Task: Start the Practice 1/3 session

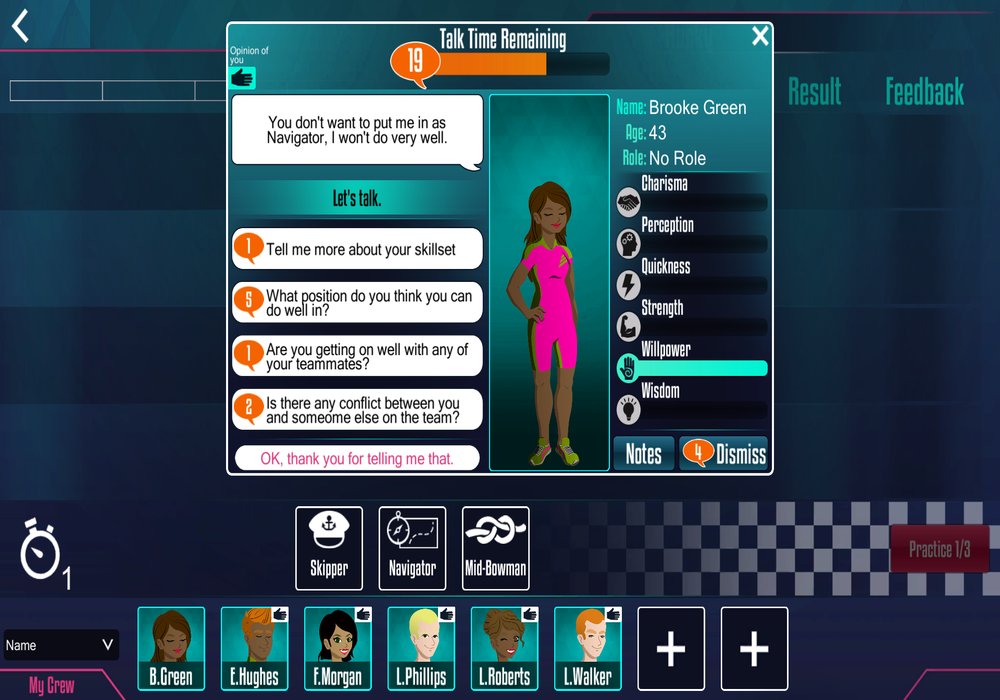Action: pyautogui.click(x=939, y=549)
